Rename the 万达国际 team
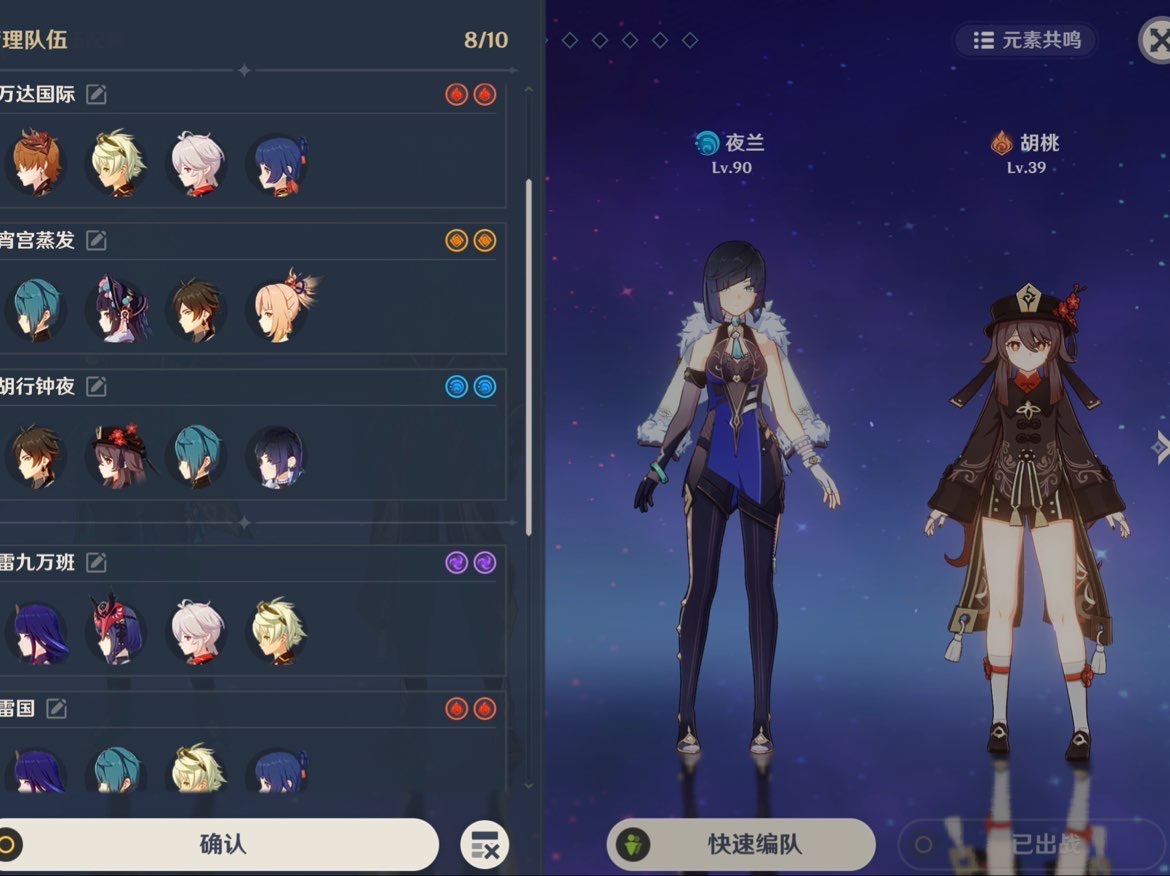Viewport: 1170px width, 876px height. (96, 94)
